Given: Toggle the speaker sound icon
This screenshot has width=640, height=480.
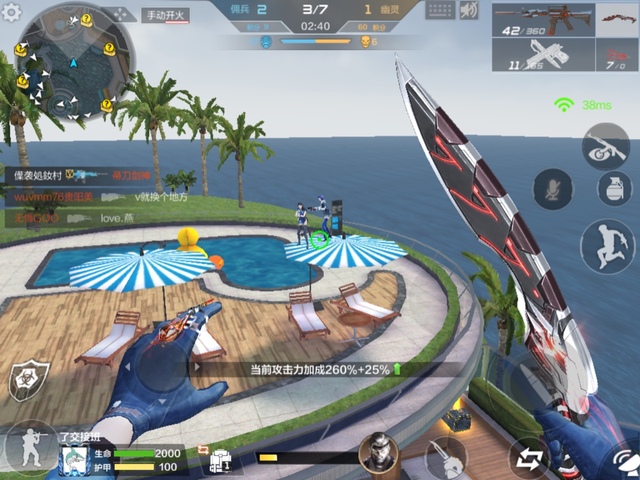Looking at the screenshot, I should [469, 10].
